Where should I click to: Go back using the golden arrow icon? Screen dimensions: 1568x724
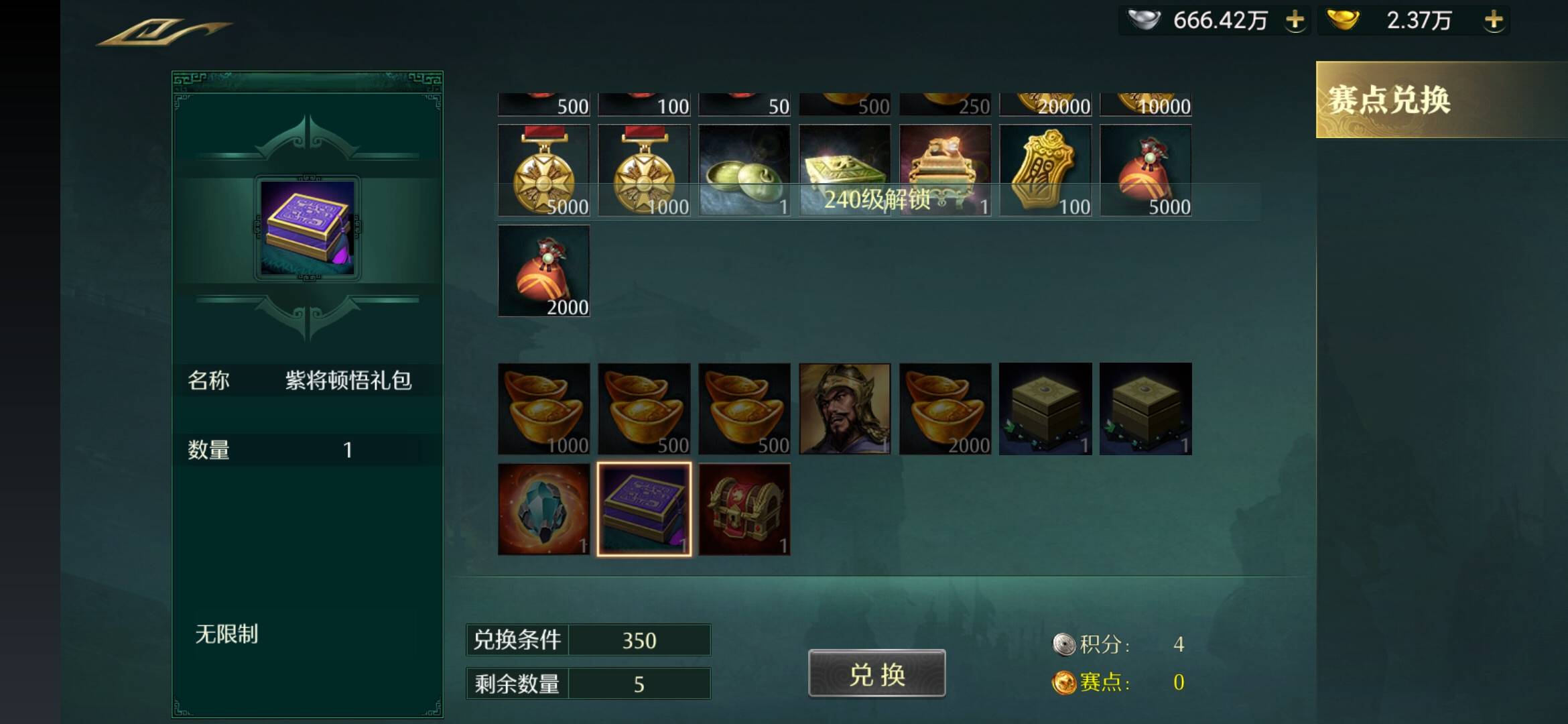click(163, 32)
